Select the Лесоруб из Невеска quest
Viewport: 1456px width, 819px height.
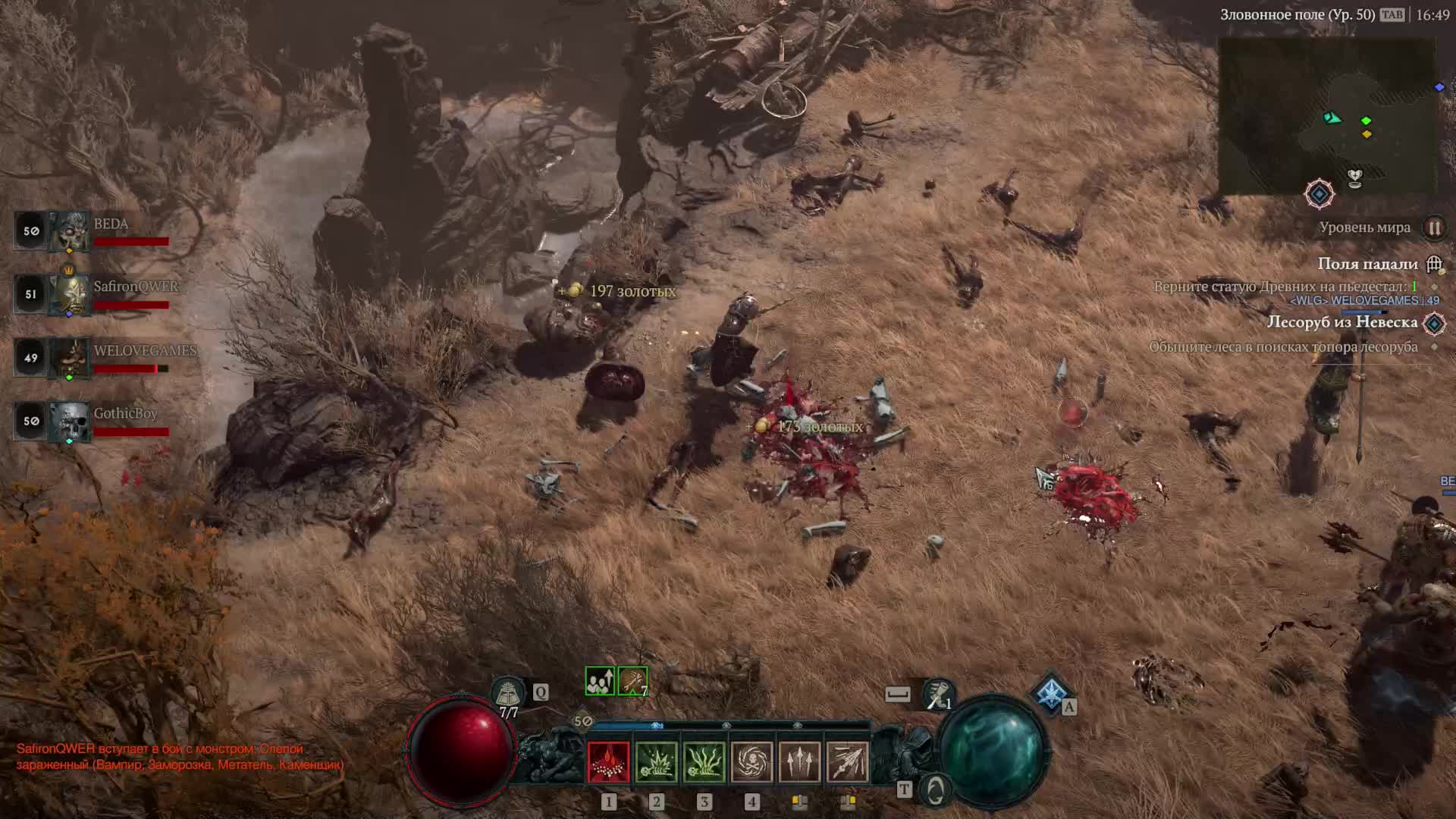click(x=1341, y=322)
